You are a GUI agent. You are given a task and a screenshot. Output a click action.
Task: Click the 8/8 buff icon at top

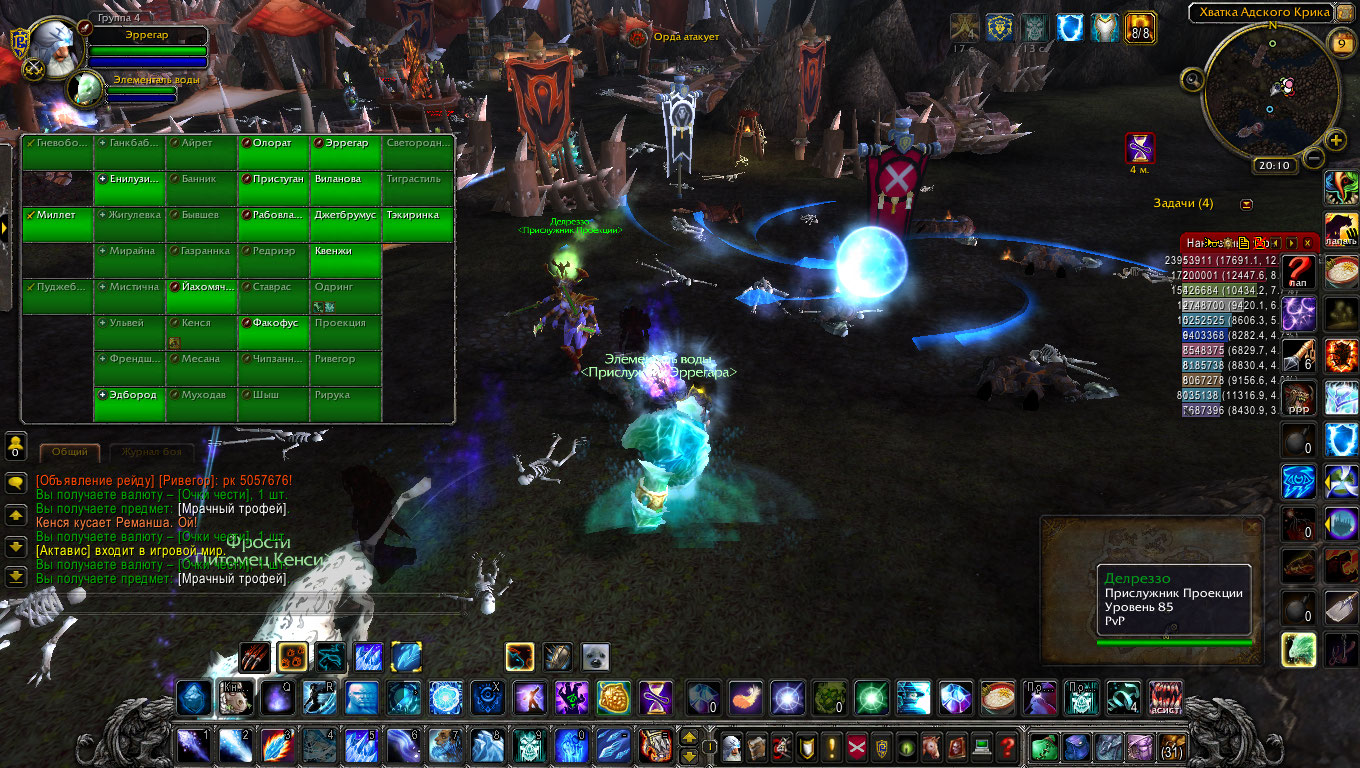1140,27
